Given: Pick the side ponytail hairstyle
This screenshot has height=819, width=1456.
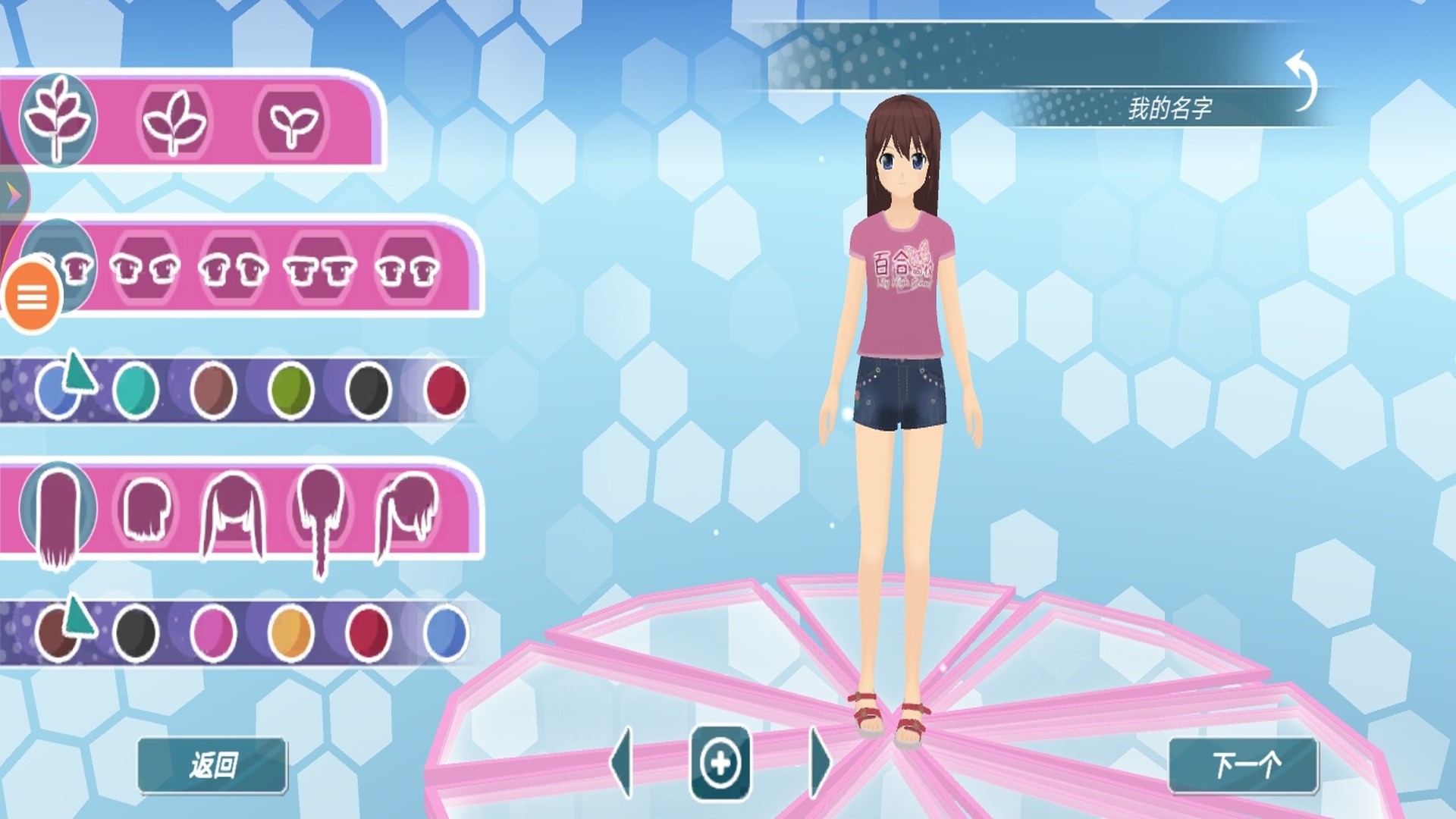Looking at the screenshot, I should (x=408, y=512).
